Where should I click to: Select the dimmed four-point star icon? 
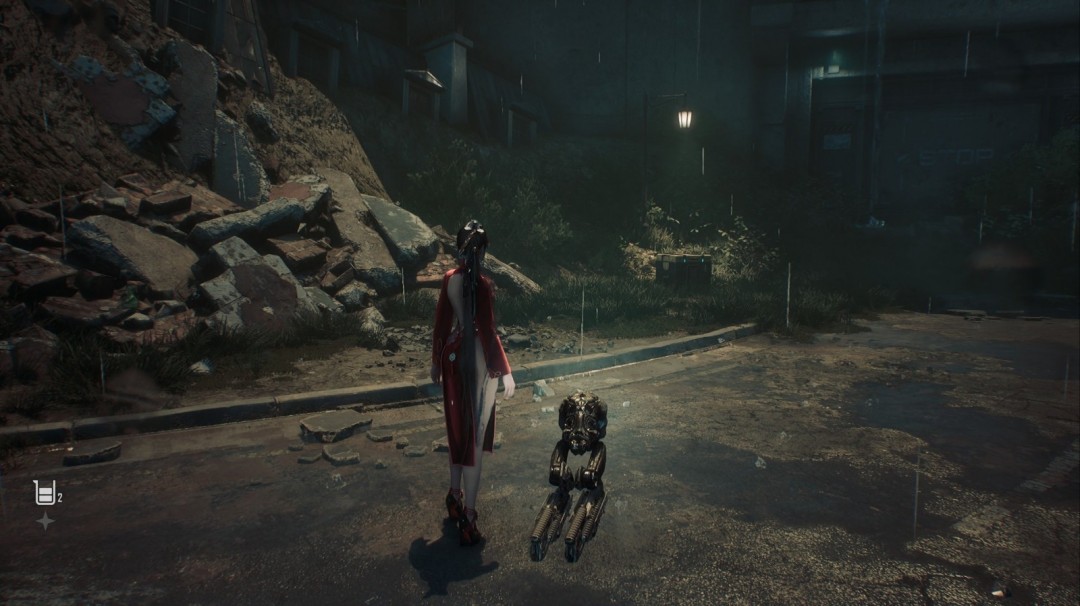click(x=45, y=521)
